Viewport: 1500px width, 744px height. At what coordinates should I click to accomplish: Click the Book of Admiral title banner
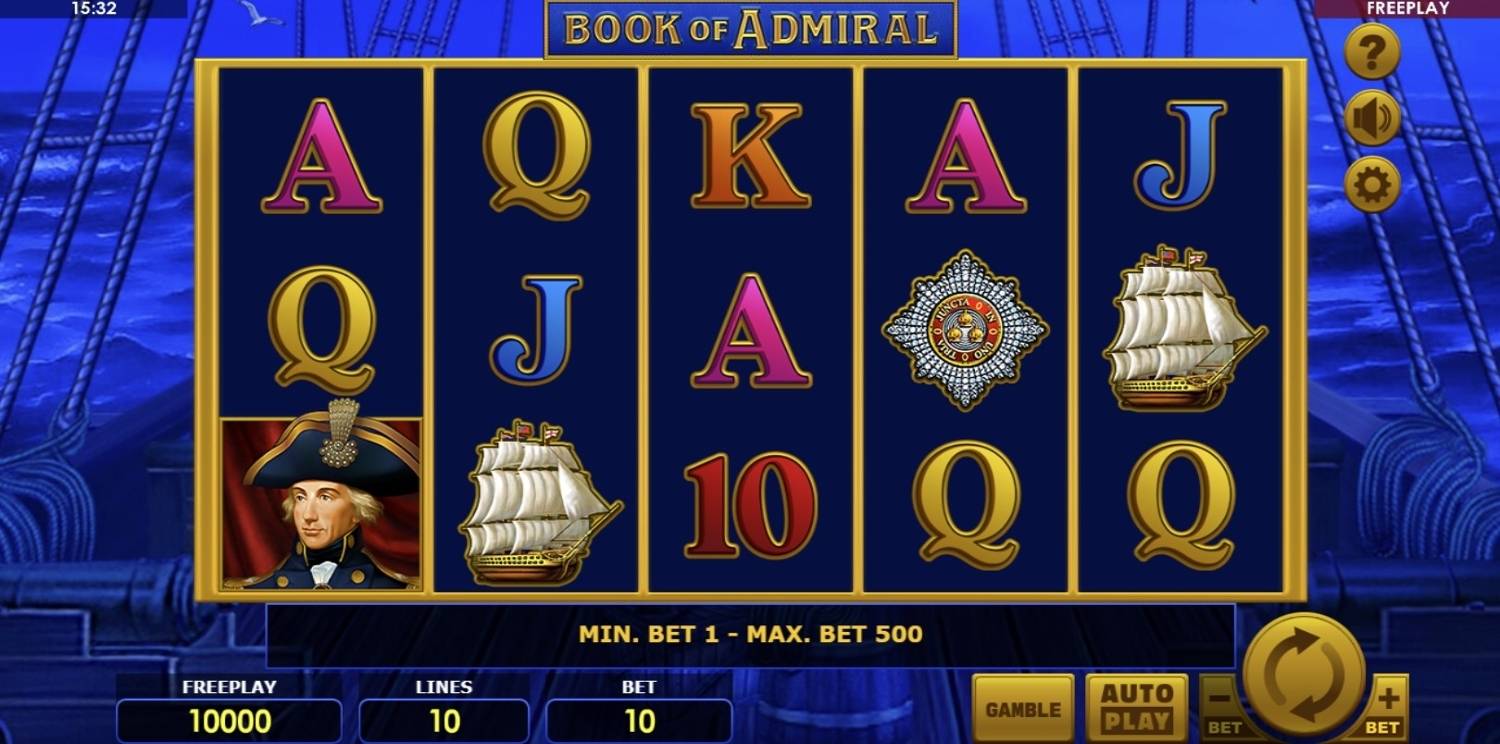tap(750, 30)
